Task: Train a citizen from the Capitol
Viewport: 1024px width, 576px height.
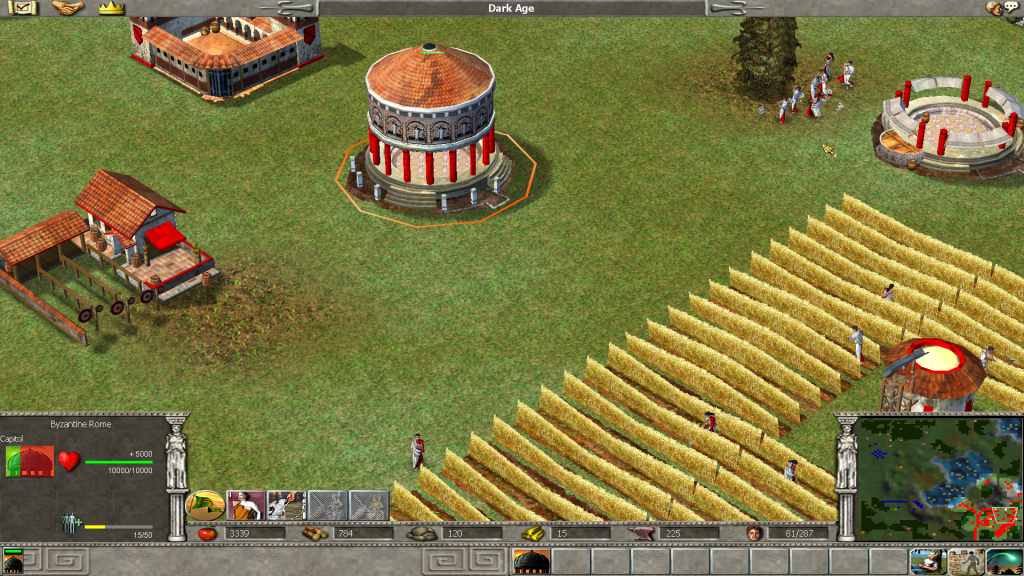Action: coord(246,505)
